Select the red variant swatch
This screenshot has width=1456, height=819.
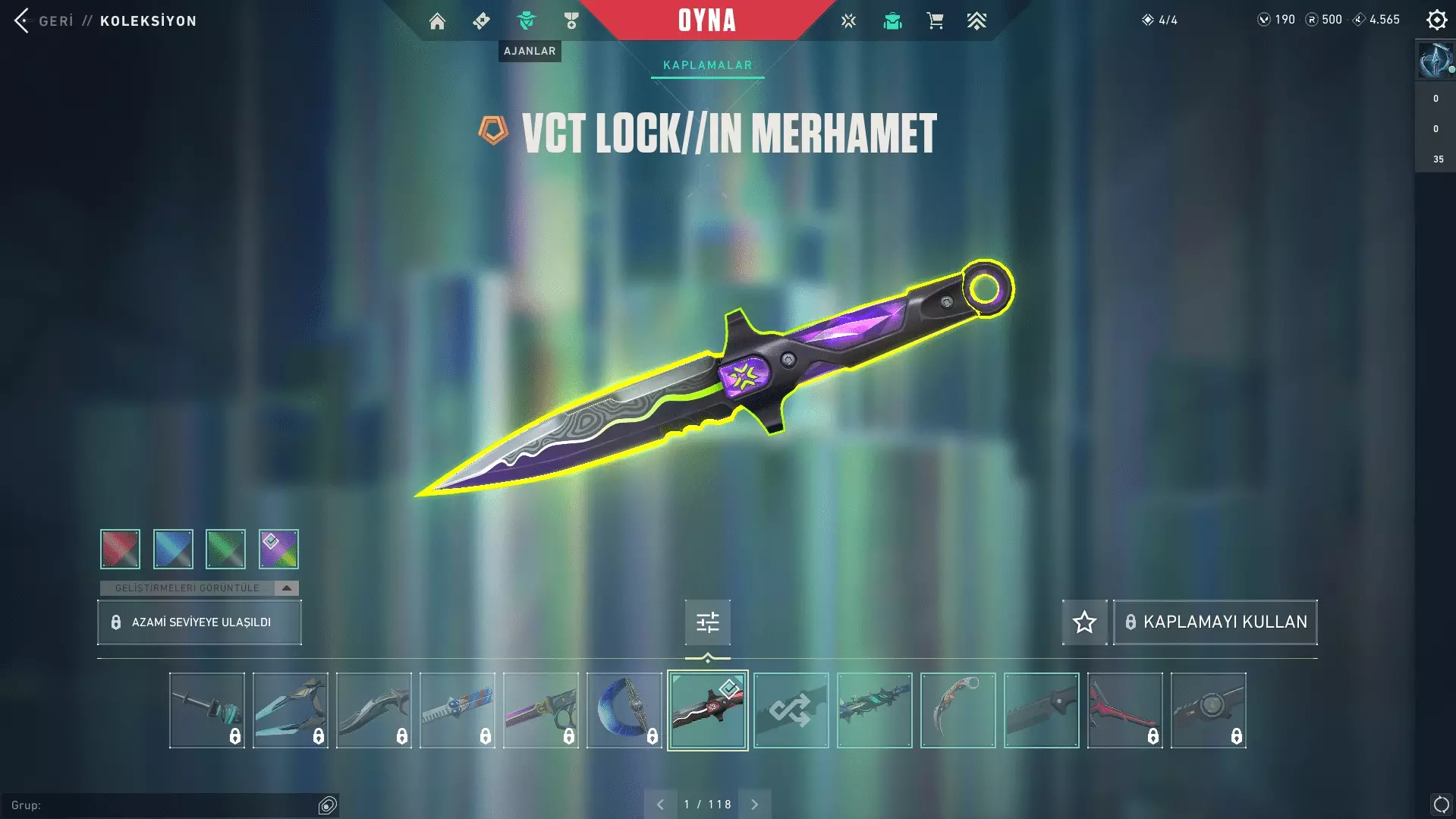pyautogui.click(x=120, y=549)
